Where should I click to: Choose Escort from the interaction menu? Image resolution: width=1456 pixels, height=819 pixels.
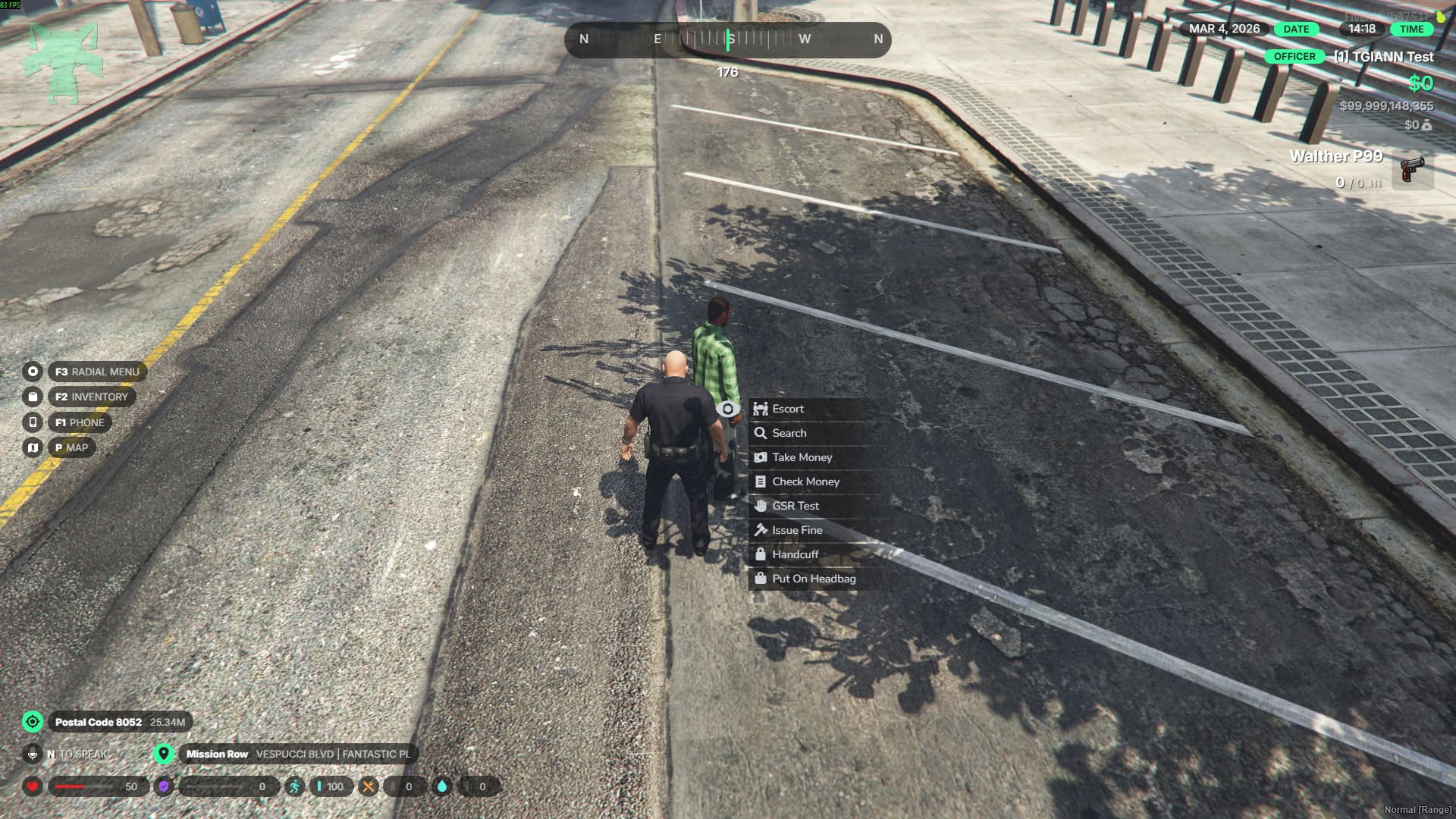click(x=787, y=409)
